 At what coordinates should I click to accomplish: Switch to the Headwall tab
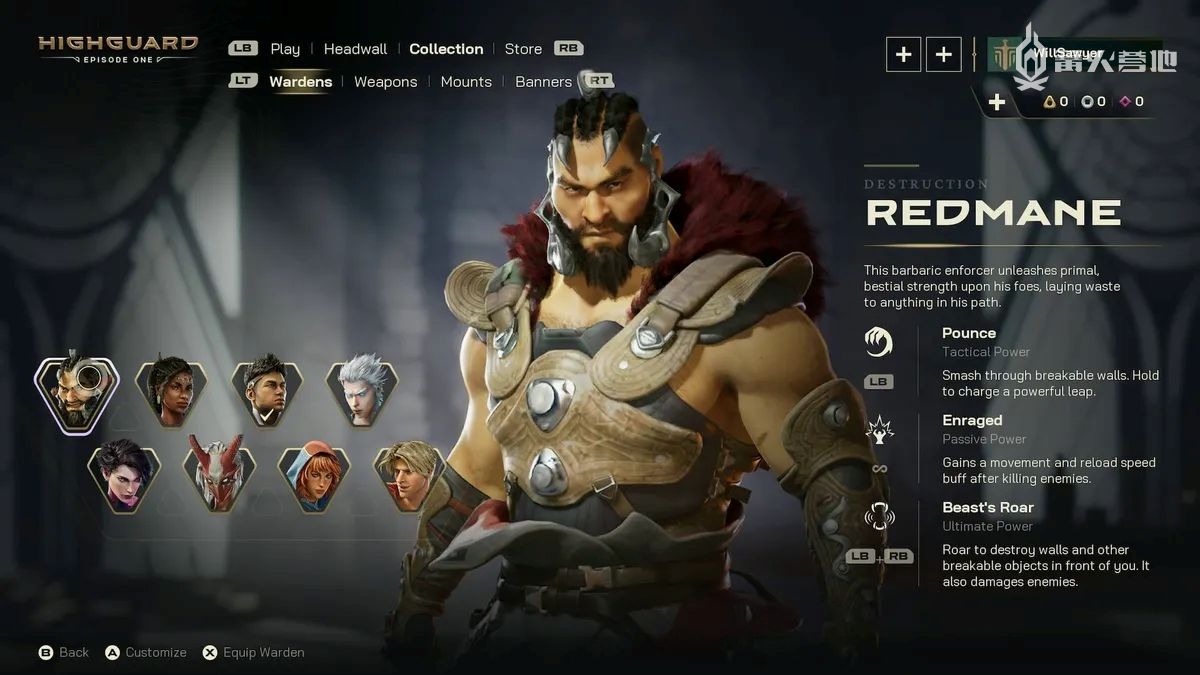coord(355,49)
